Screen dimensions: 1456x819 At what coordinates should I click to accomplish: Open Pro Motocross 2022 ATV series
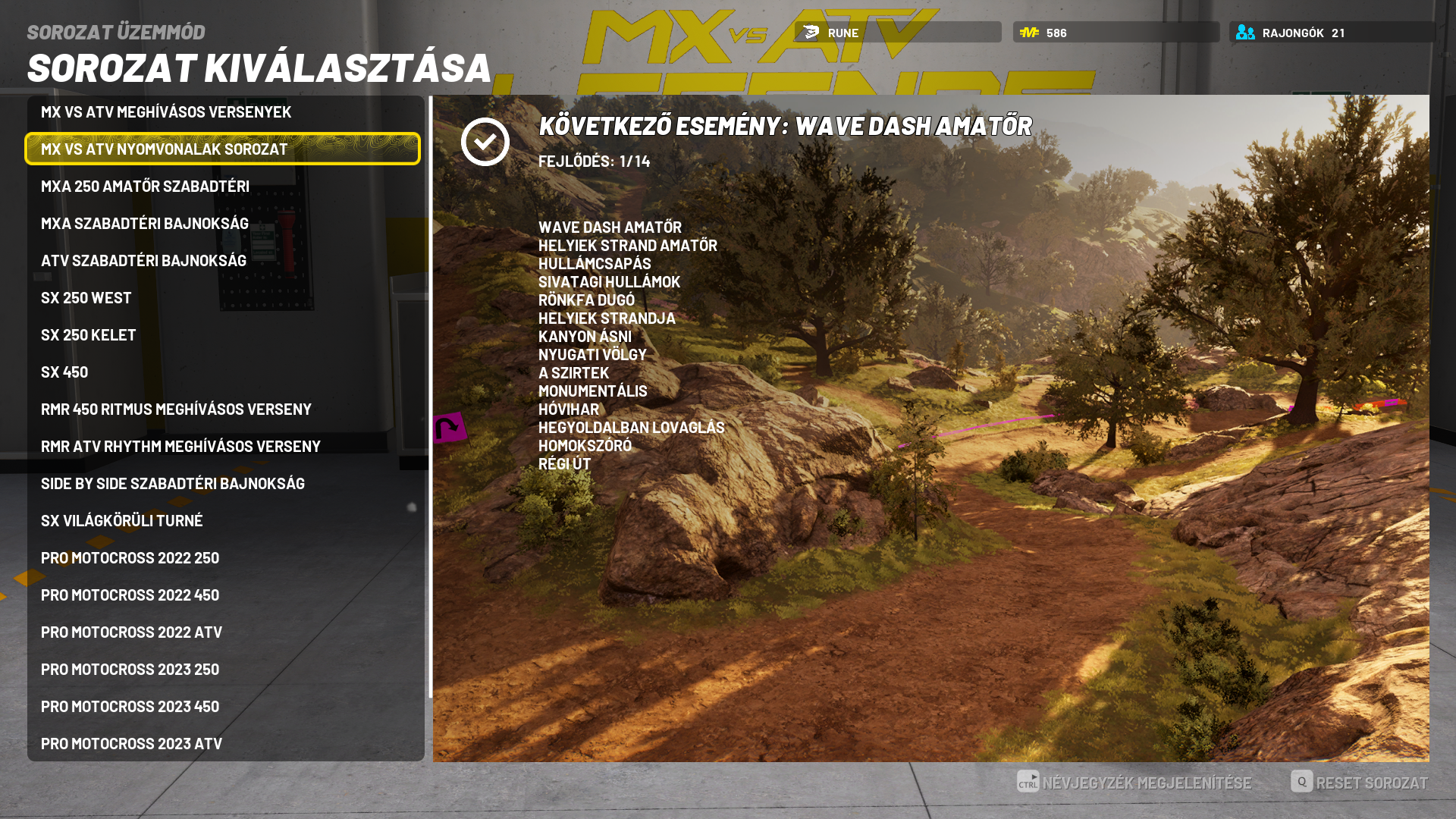pyautogui.click(x=131, y=632)
